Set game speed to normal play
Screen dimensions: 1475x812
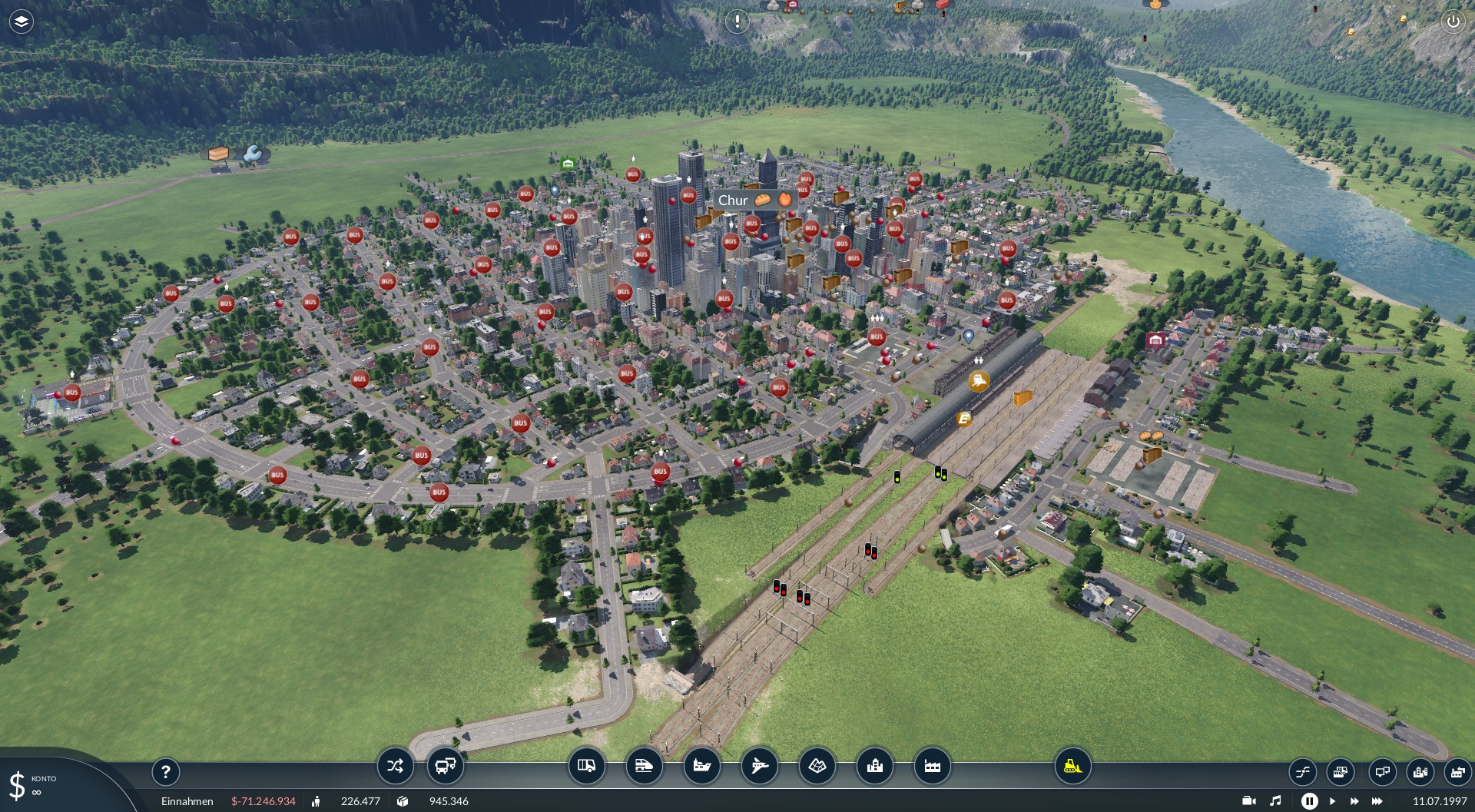click(x=1332, y=801)
